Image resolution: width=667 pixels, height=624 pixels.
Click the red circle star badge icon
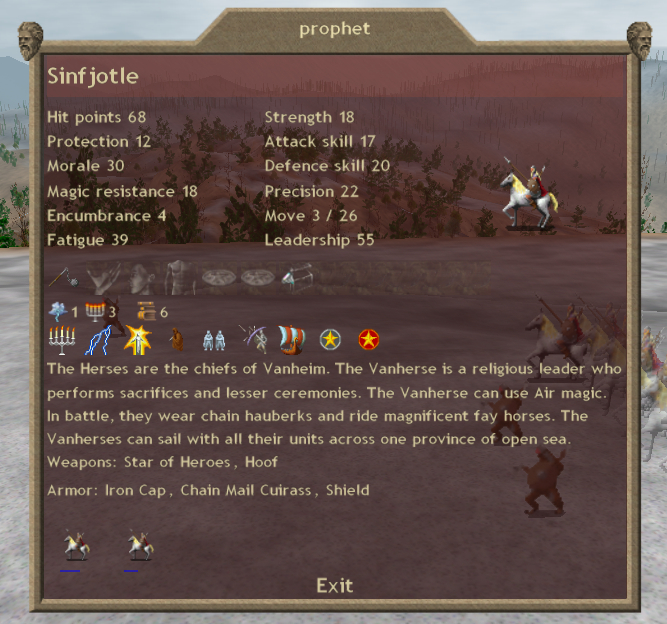(x=369, y=340)
